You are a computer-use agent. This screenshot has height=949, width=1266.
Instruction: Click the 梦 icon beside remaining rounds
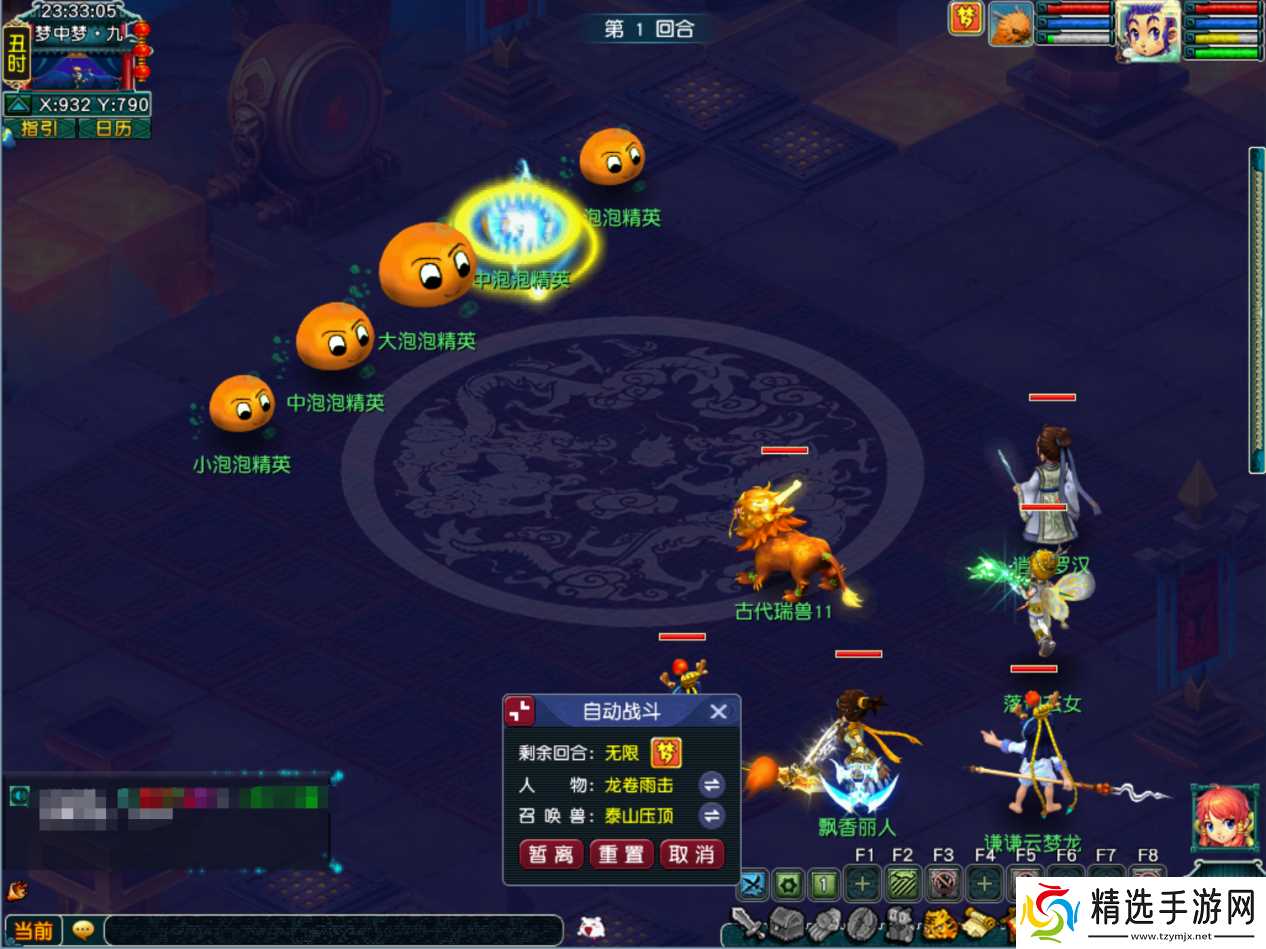point(665,752)
